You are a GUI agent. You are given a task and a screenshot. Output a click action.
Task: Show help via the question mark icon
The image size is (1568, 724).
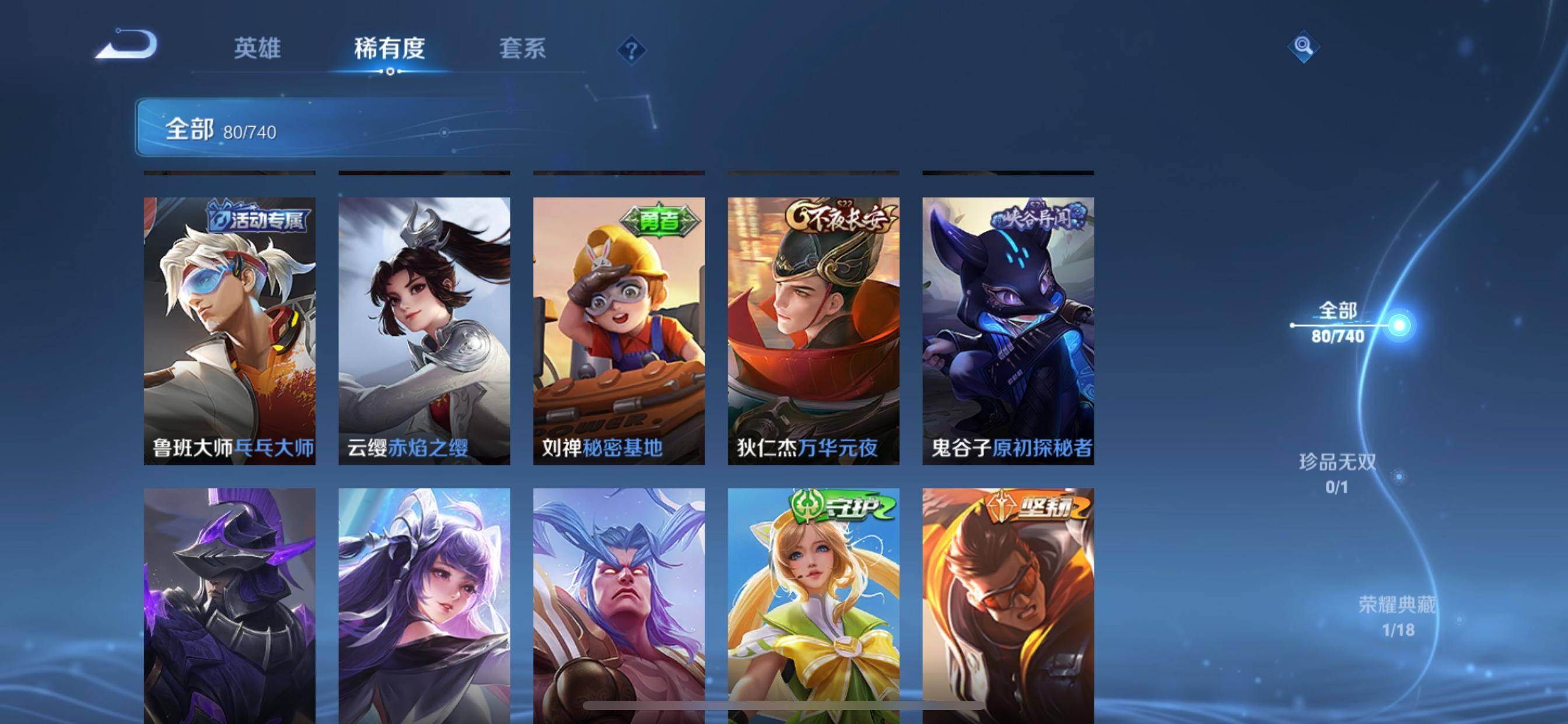(631, 50)
